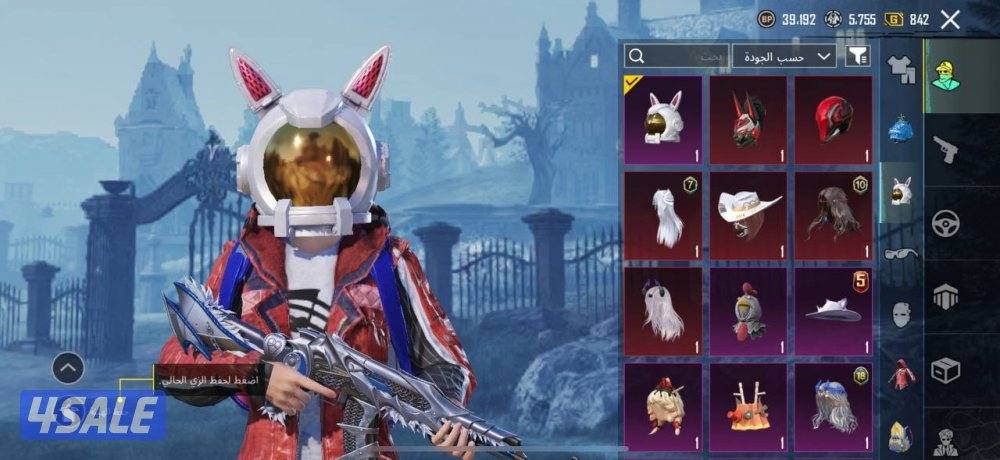Open the box crate tab
1000x460 pixels.
(945, 370)
